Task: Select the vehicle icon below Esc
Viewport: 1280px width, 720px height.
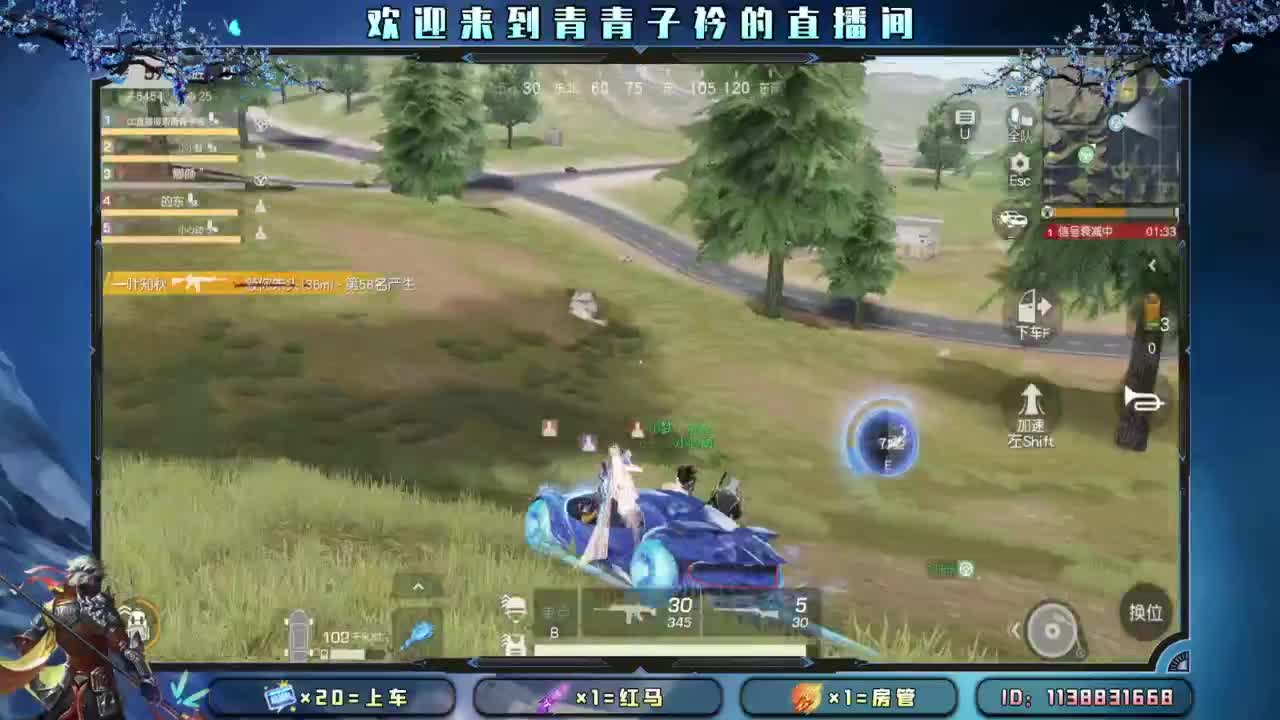Action: click(x=1013, y=218)
